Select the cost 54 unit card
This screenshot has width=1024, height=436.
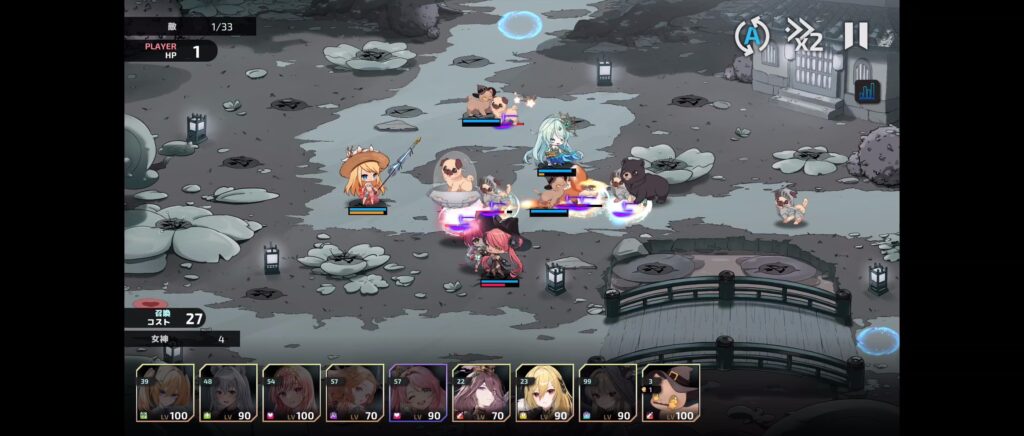tap(291, 394)
